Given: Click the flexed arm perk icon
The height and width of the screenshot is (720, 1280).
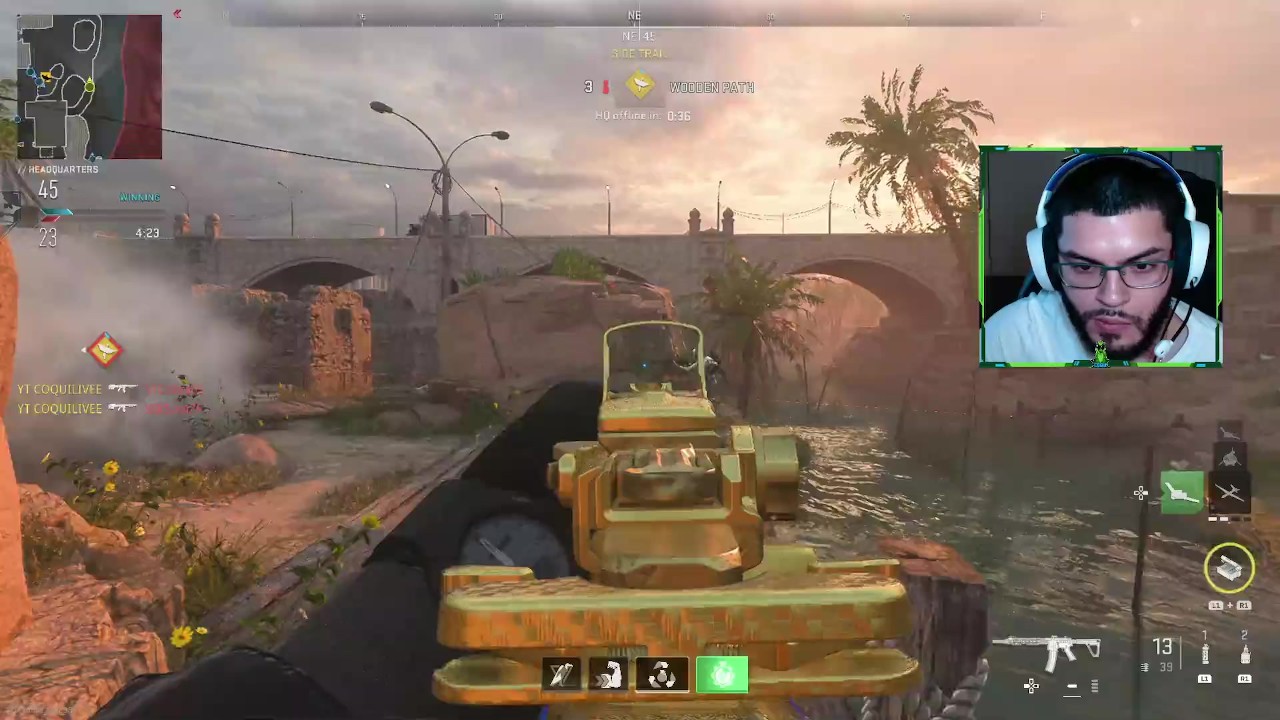Looking at the screenshot, I should pos(608,676).
